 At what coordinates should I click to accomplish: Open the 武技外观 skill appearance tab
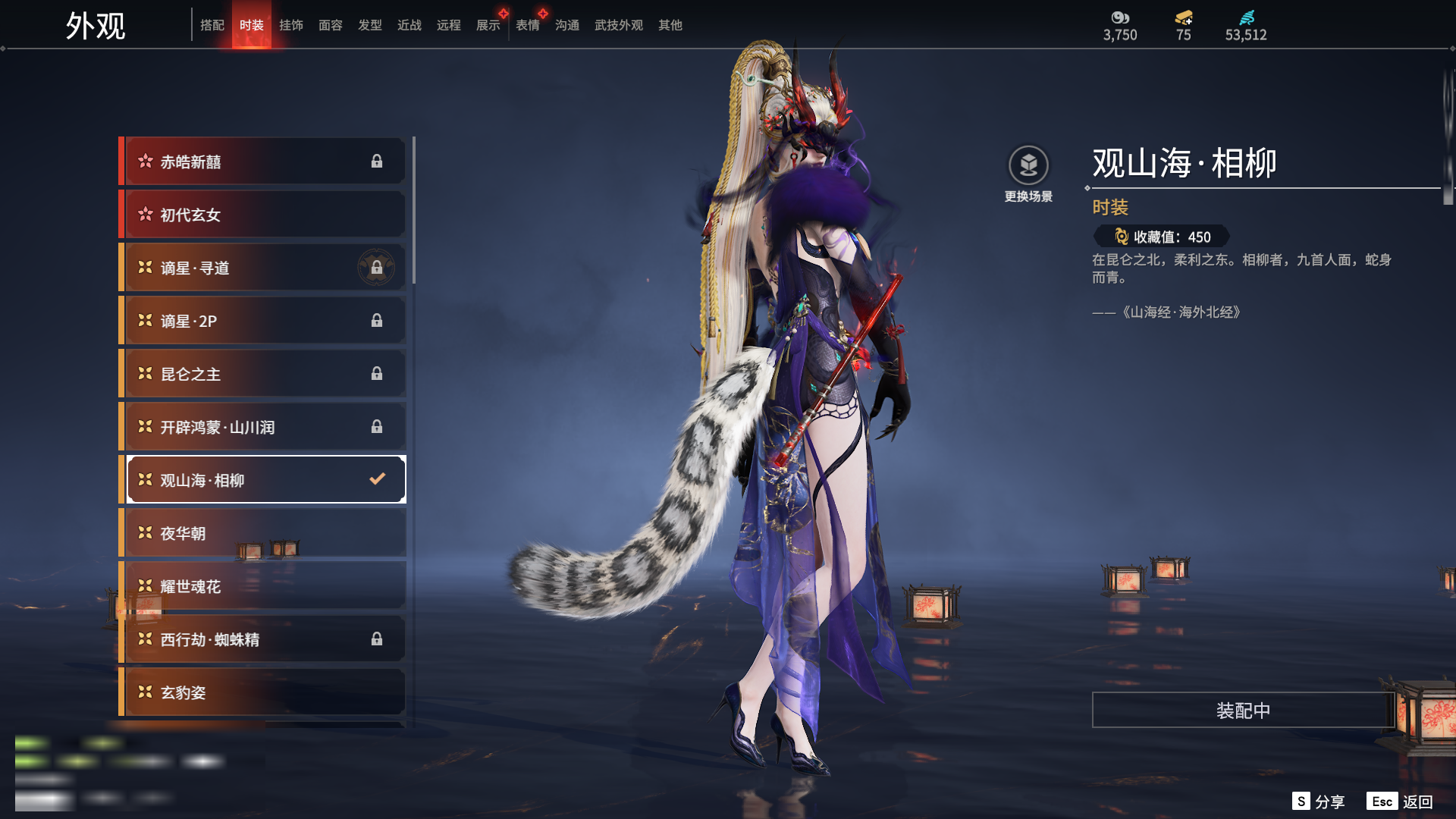pyautogui.click(x=619, y=25)
